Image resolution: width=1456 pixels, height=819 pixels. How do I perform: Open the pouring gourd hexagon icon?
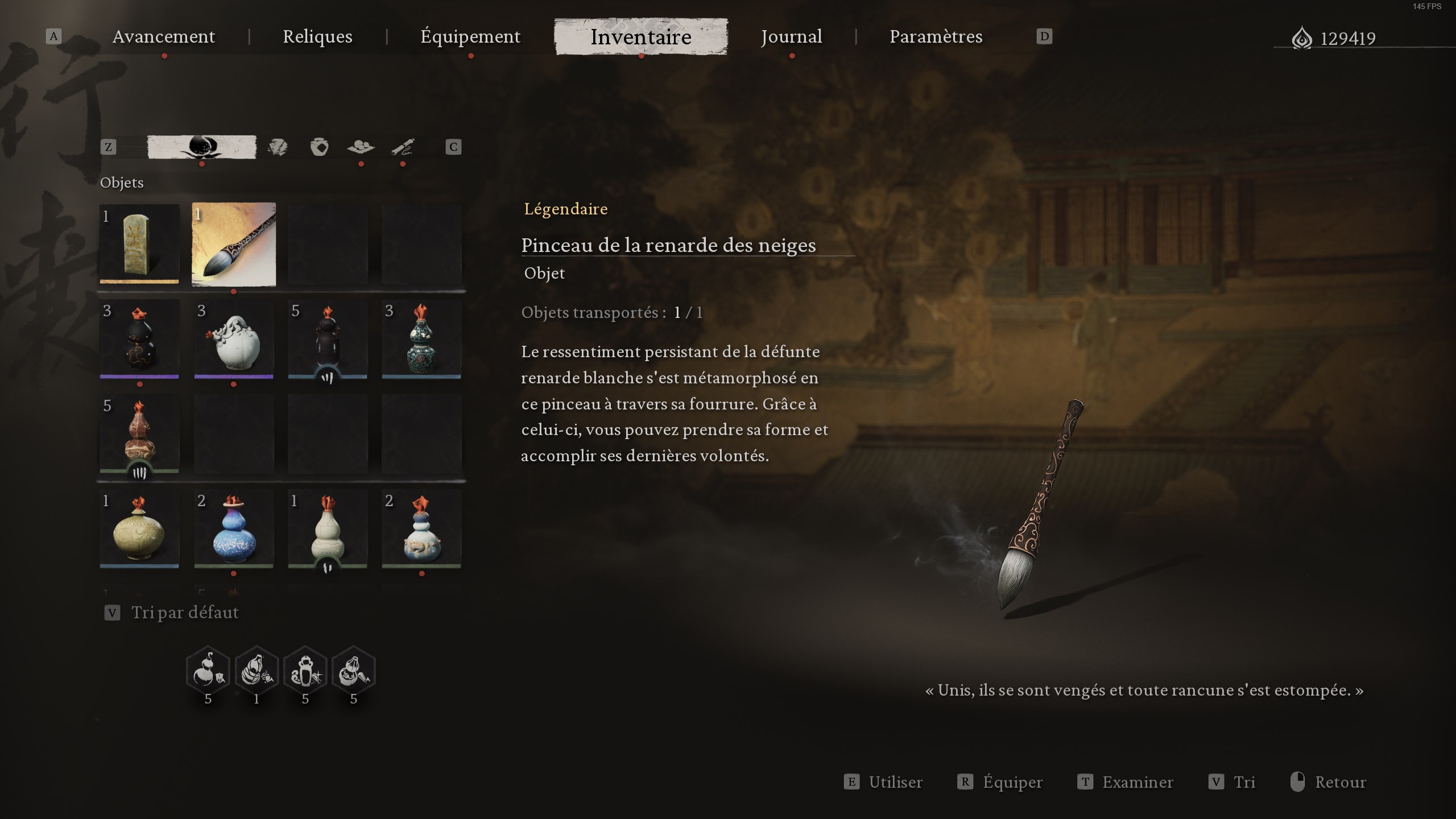[257, 670]
